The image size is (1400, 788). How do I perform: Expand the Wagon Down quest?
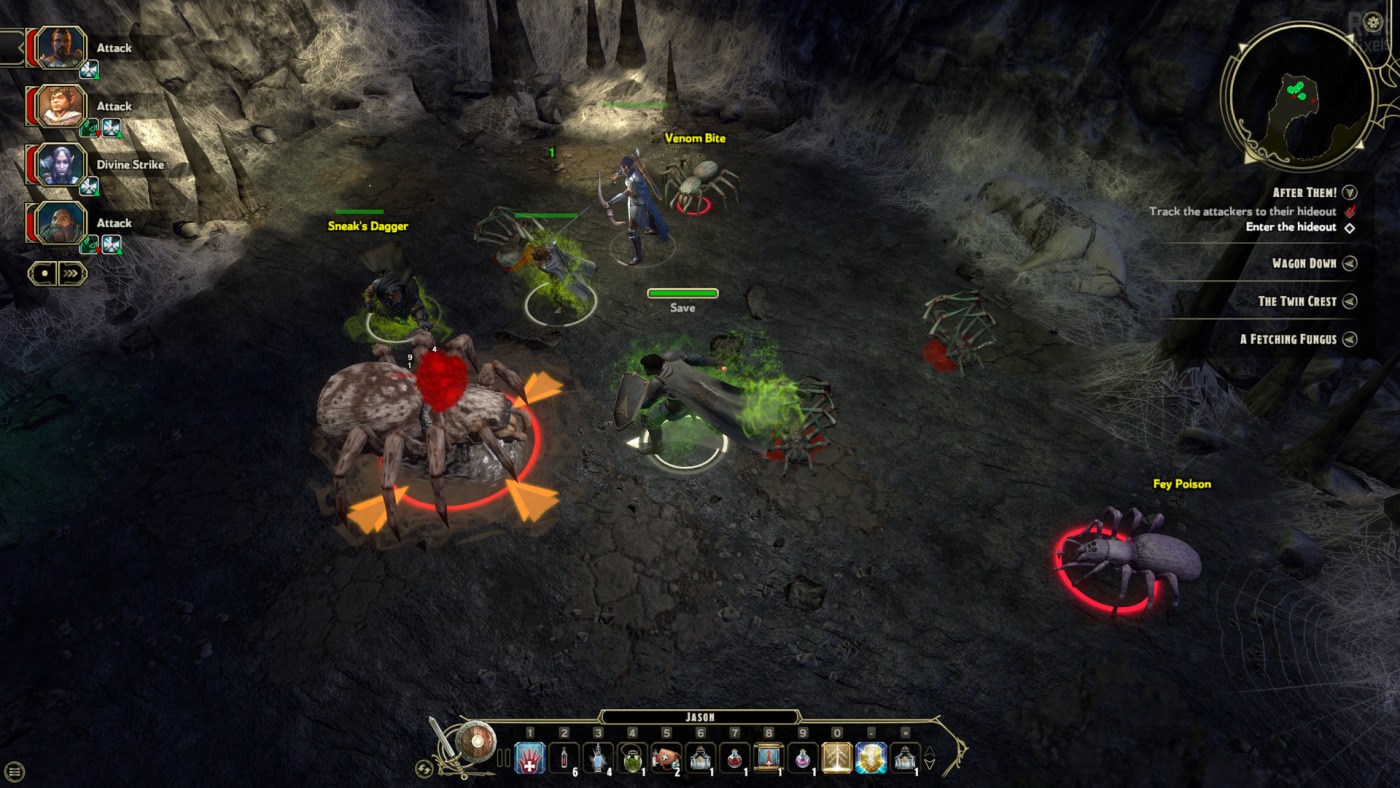[x=1350, y=264]
